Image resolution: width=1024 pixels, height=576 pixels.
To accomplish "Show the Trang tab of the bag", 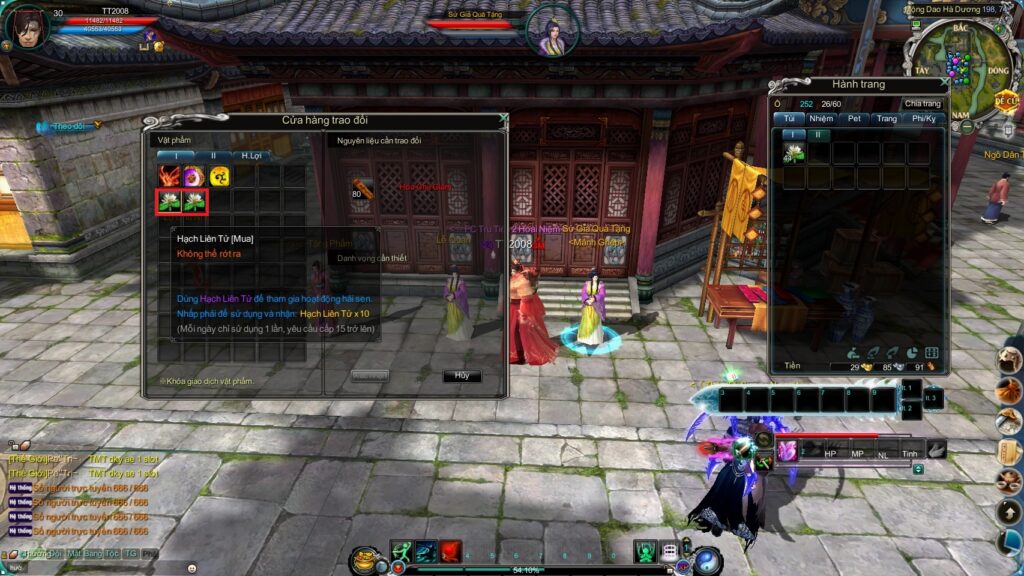I will point(887,118).
